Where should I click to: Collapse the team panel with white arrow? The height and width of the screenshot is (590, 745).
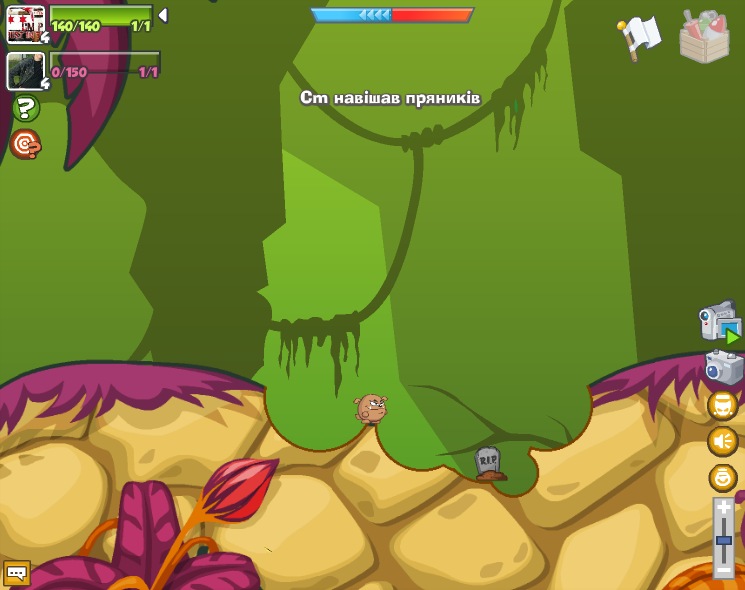pos(163,15)
